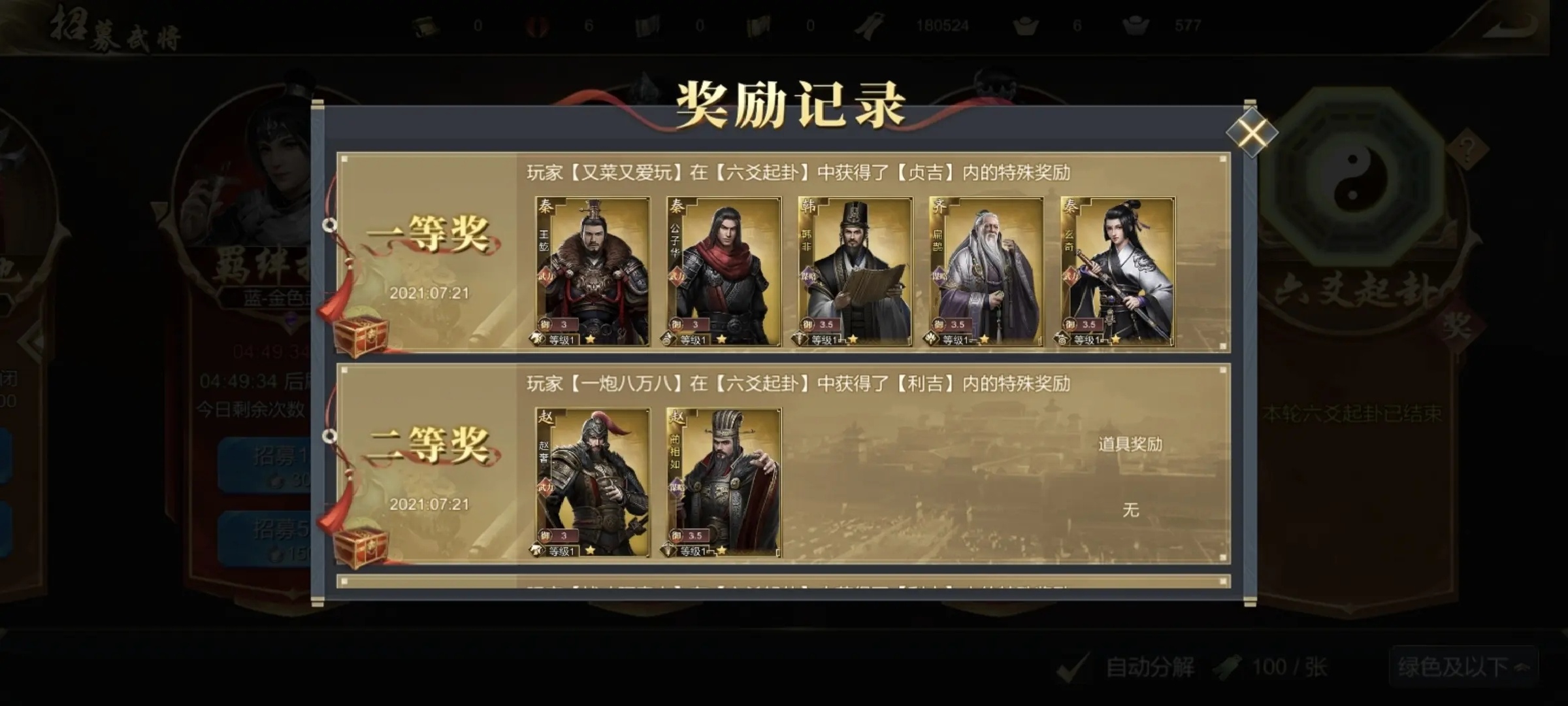Open the 六爻起卦 yin-yang divination panel

(x=1352, y=175)
